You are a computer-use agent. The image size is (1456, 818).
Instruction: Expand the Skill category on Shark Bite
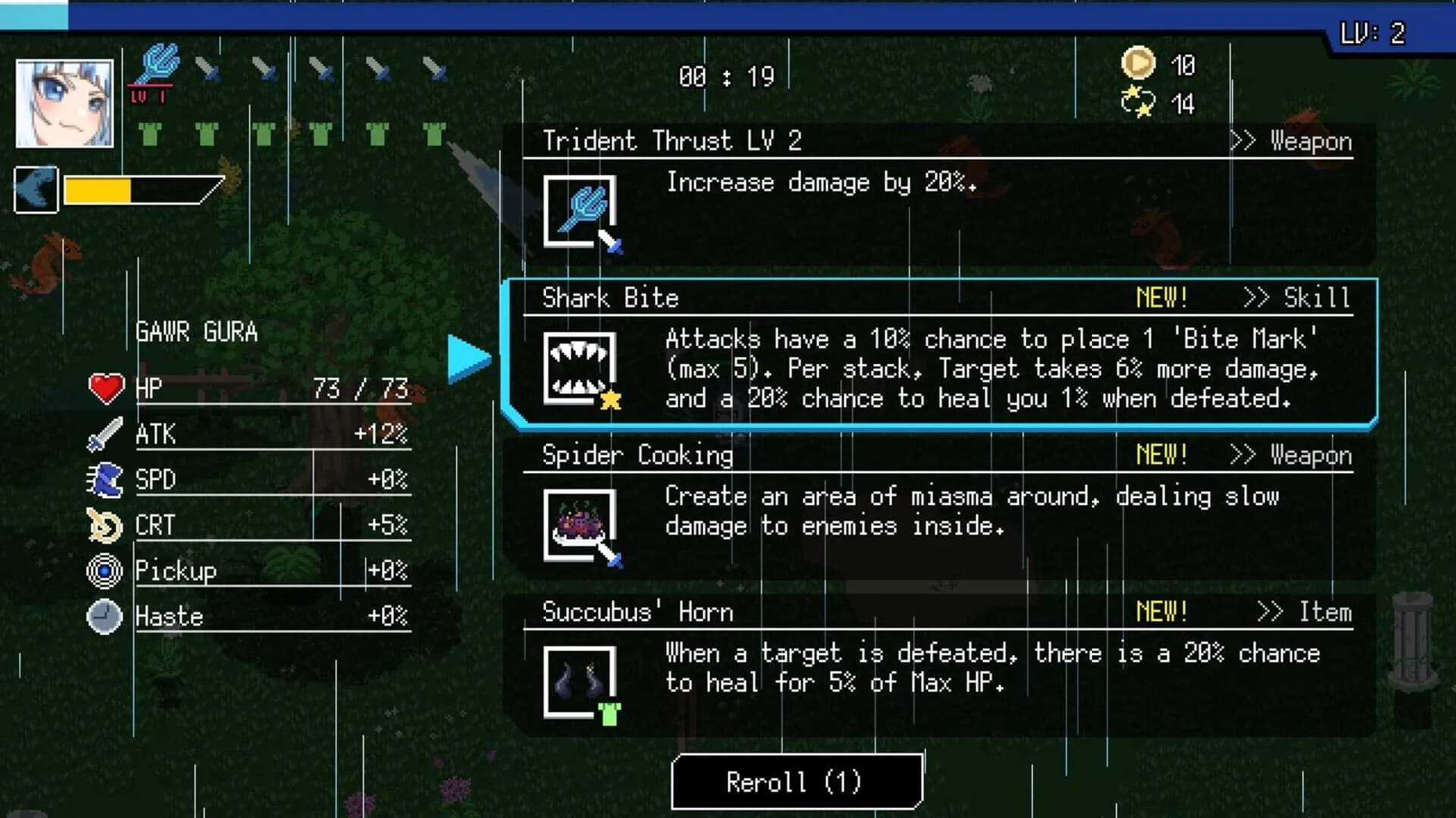coord(1317,298)
